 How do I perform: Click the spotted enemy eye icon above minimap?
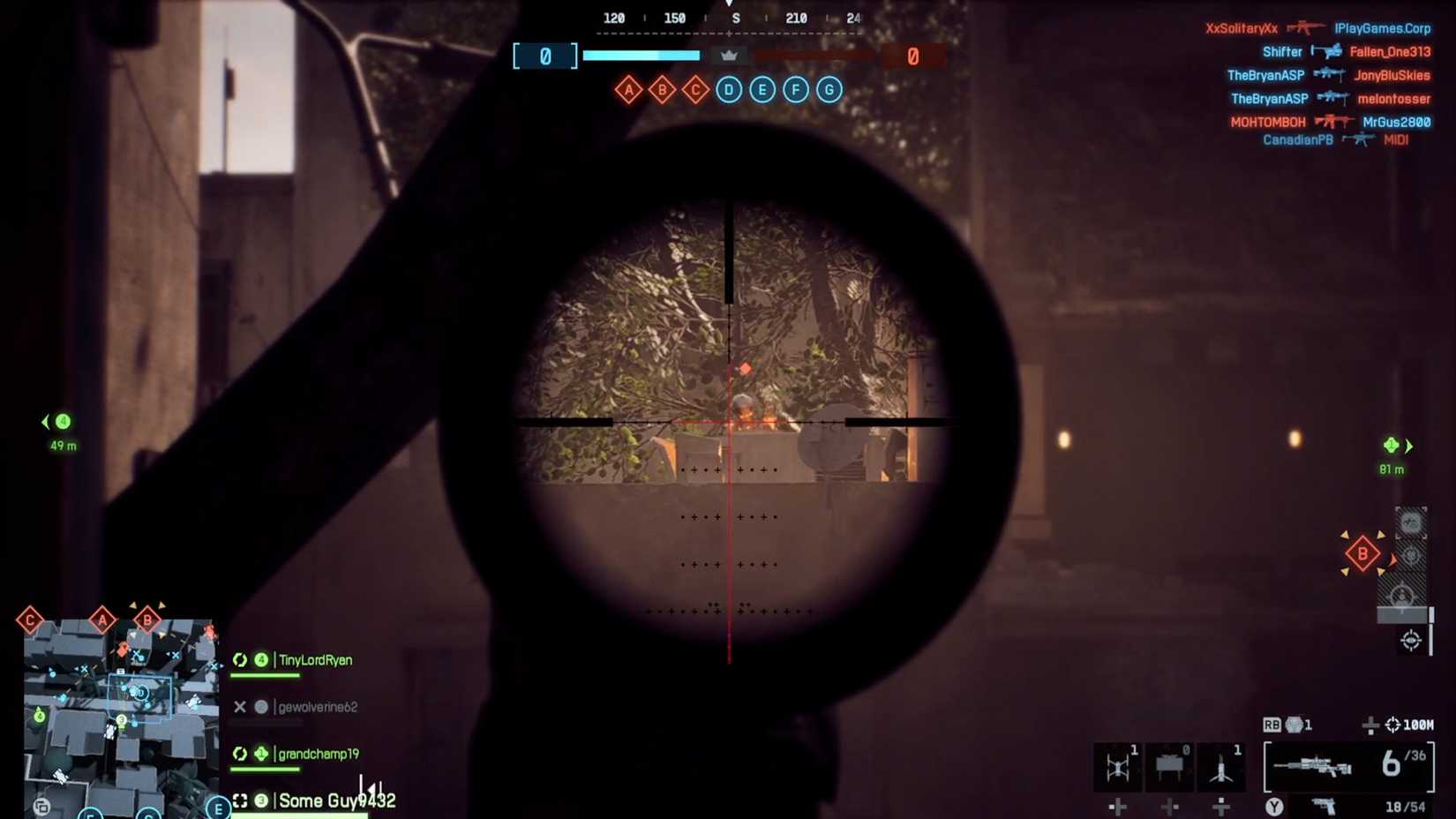click(x=1410, y=640)
